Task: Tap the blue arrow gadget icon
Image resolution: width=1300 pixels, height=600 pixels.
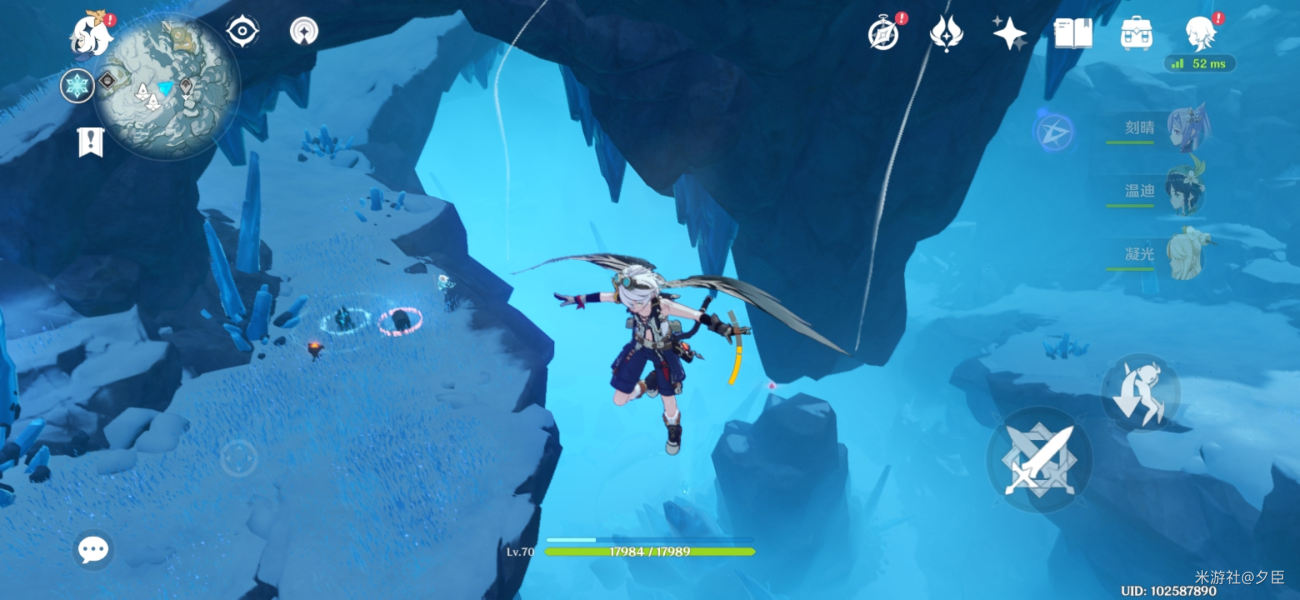Action: [1055, 132]
